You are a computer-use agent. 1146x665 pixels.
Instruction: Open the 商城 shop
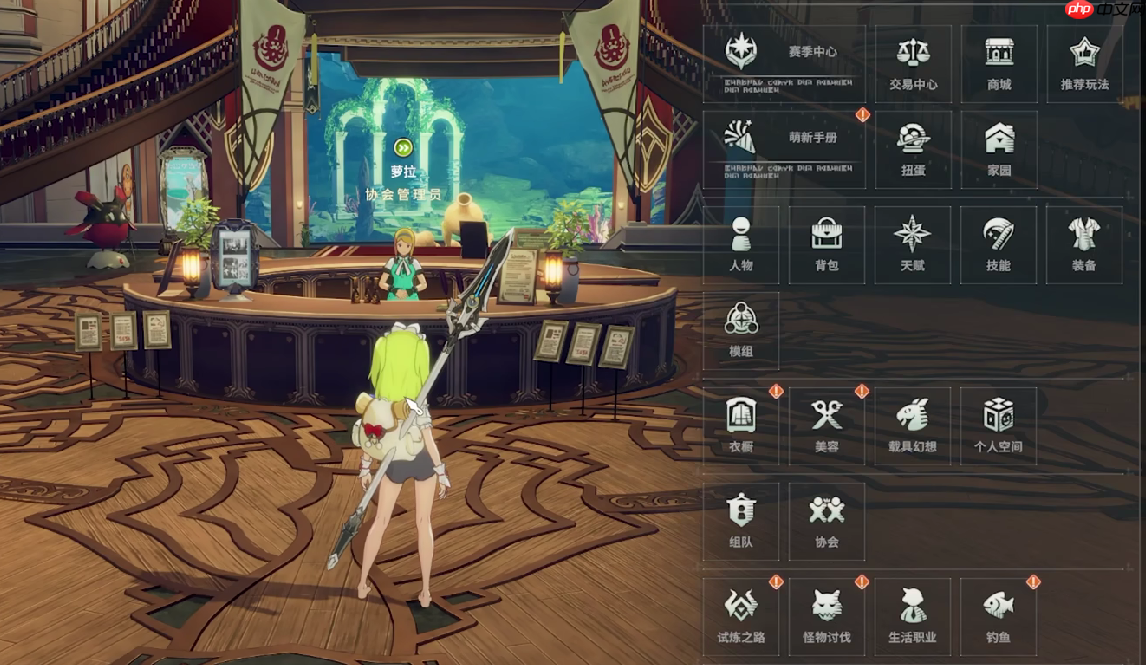(x=999, y=63)
